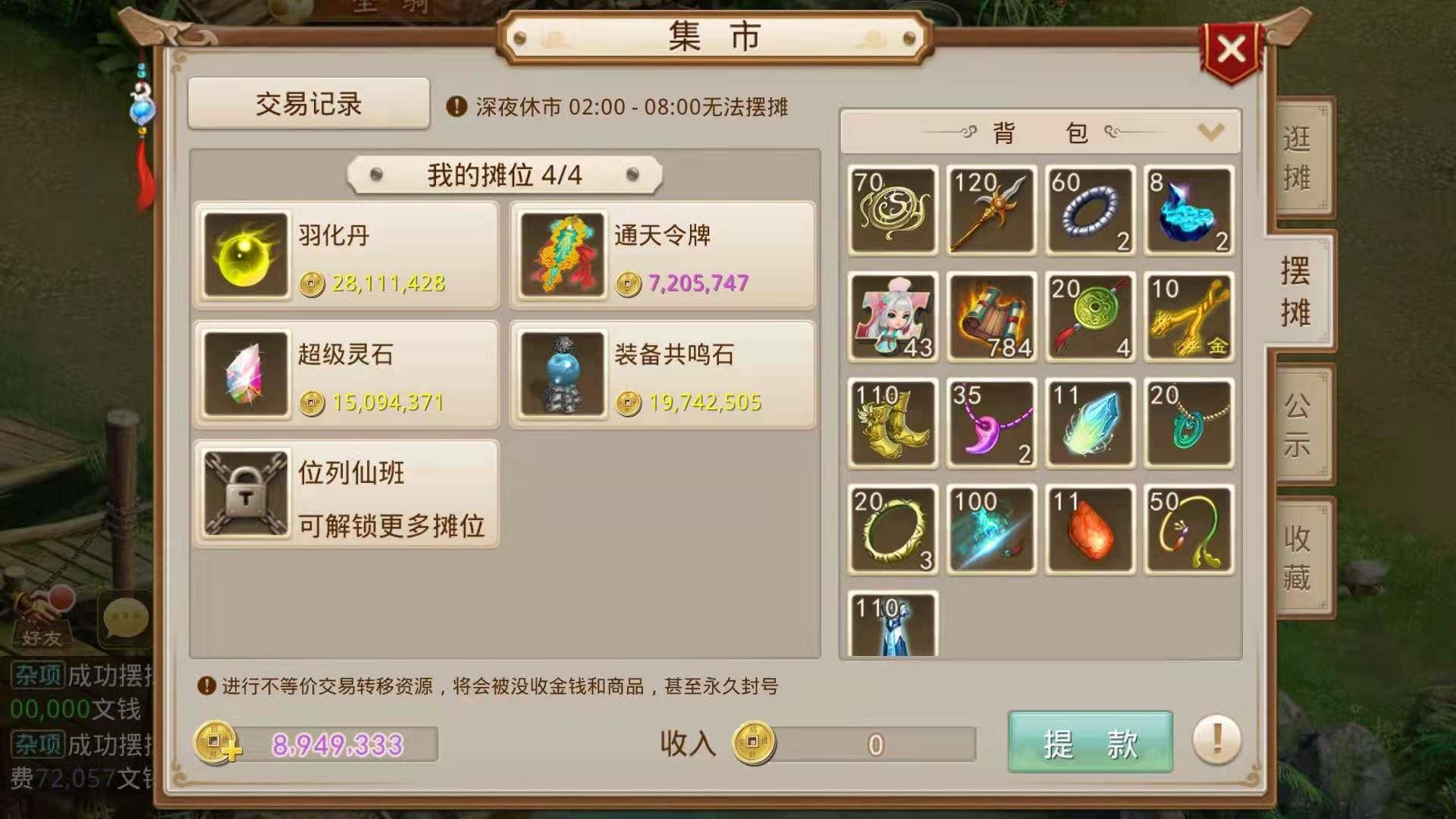The height and width of the screenshot is (819, 1456).
Task: Select the puzzle-piece character fragment with 43 count
Action: [892, 316]
